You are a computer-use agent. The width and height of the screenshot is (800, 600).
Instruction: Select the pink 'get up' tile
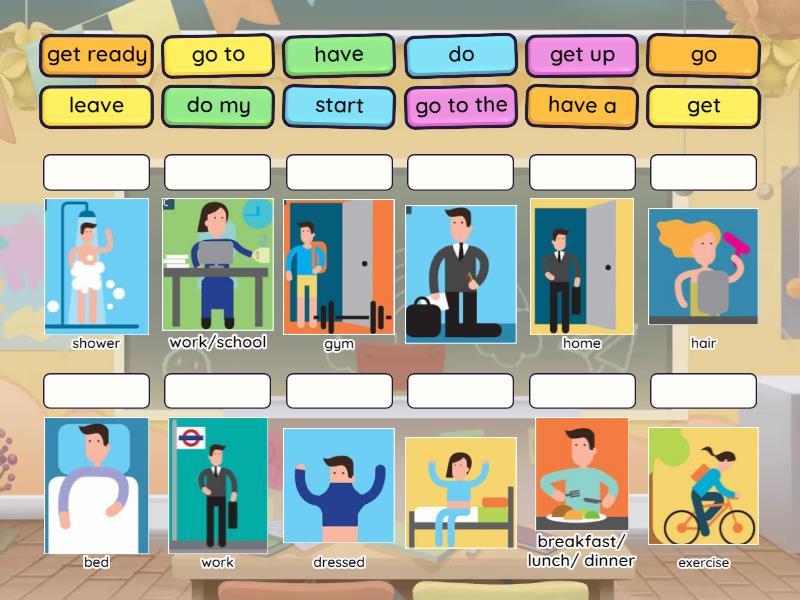coord(582,56)
